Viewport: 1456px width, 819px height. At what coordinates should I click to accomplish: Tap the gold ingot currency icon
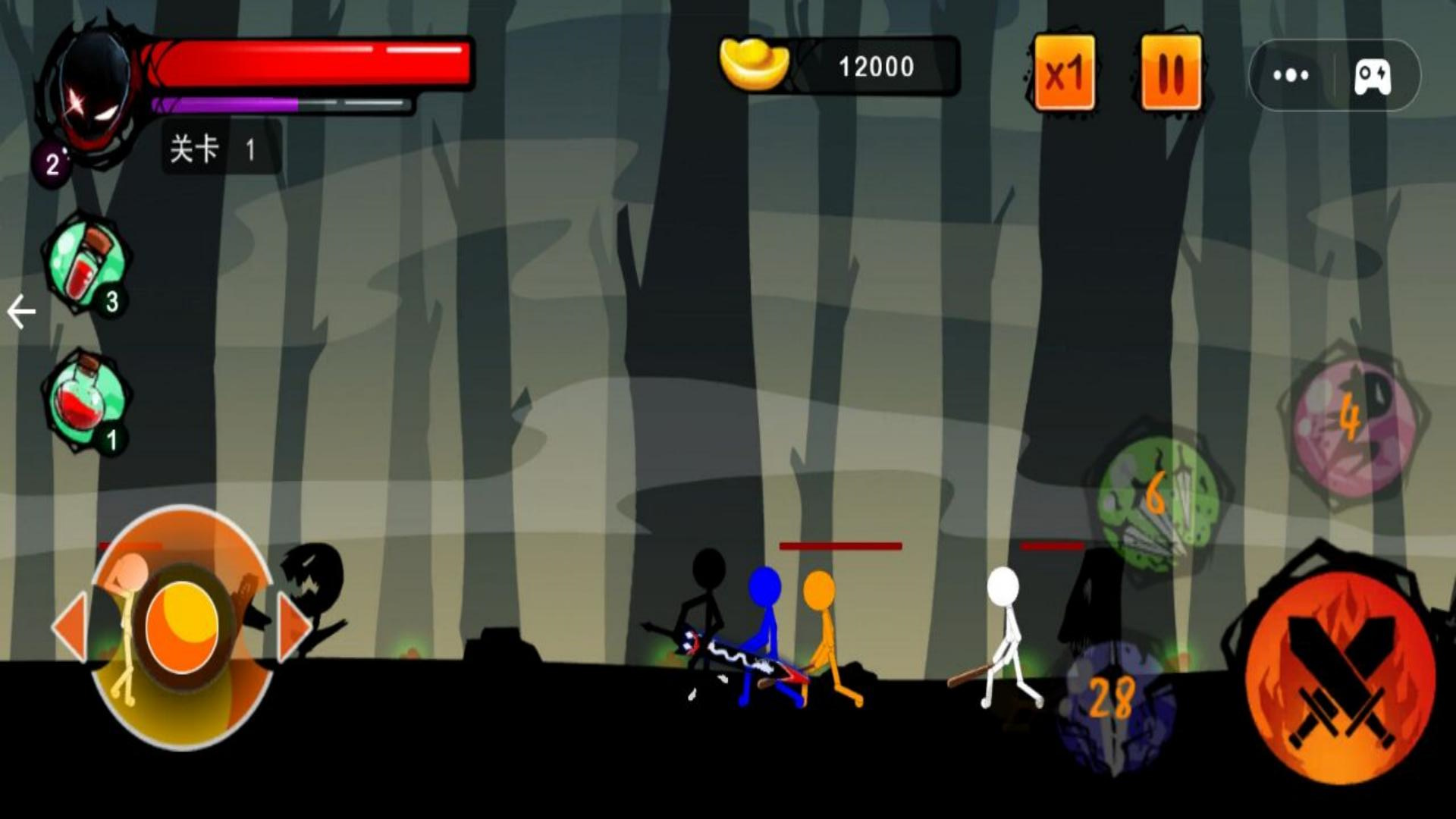coord(753,65)
